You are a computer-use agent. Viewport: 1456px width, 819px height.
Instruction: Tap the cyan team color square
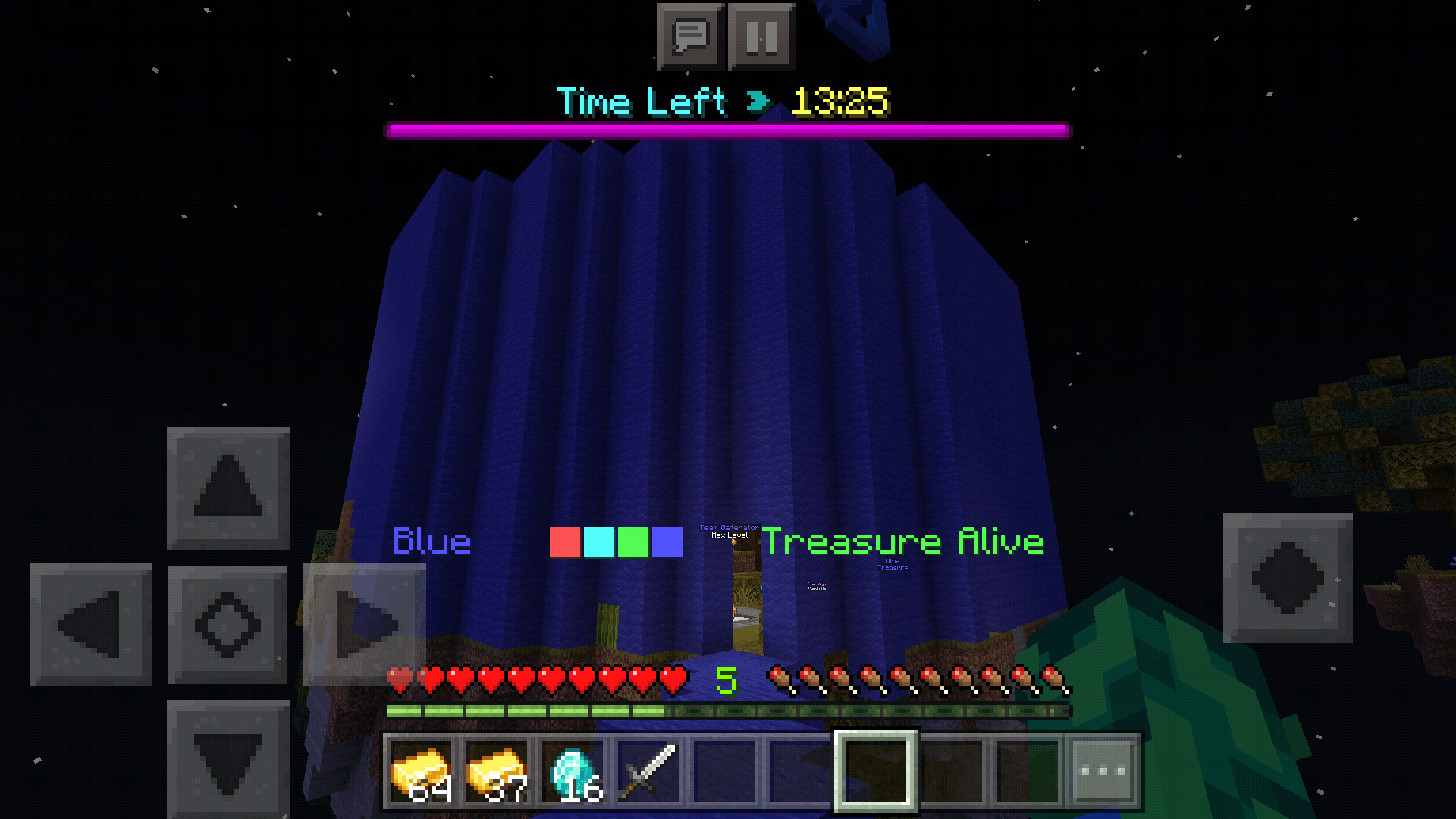pyautogui.click(x=598, y=542)
